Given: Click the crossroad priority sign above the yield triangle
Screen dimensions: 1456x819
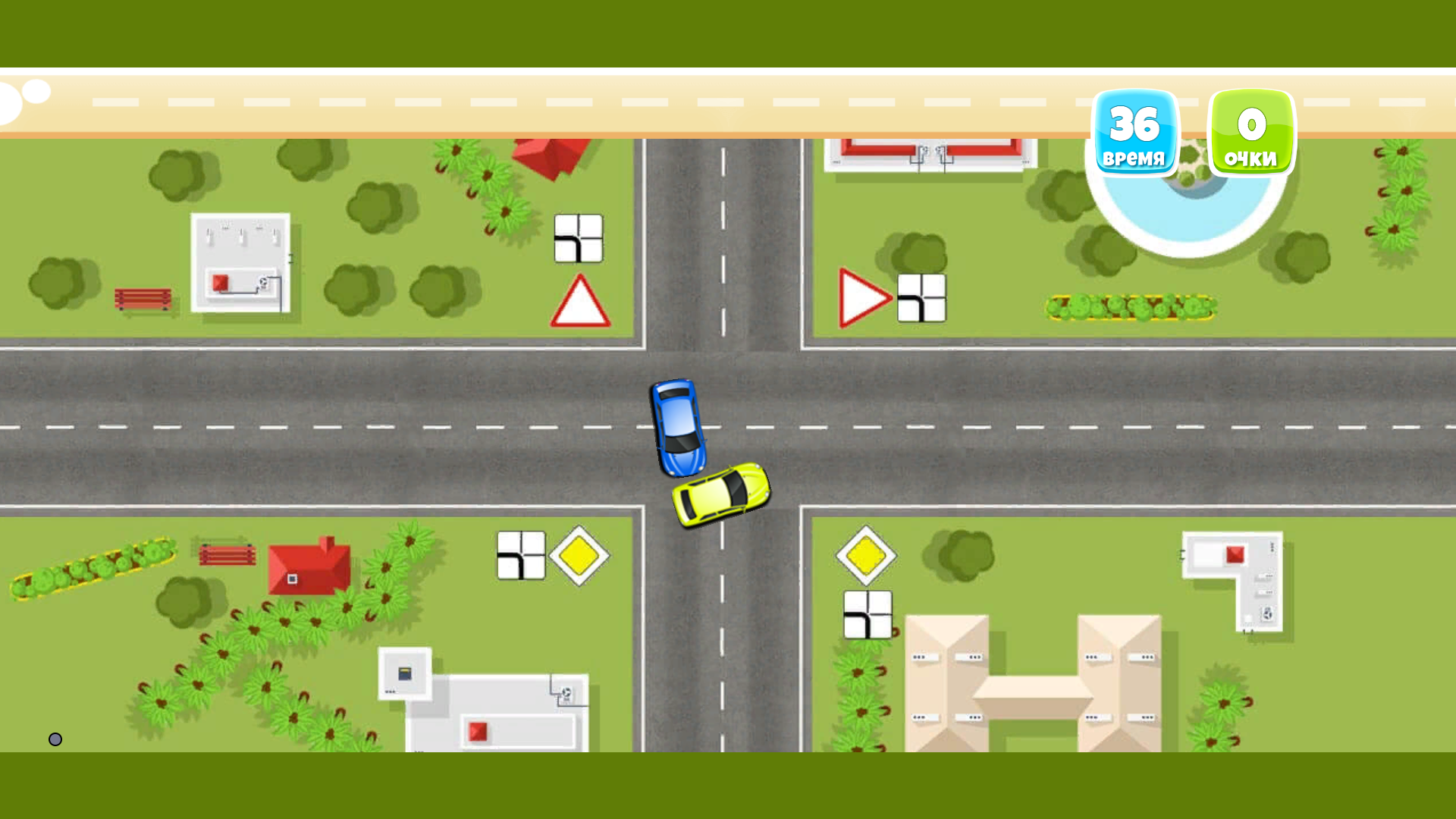Looking at the screenshot, I should [x=579, y=238].
